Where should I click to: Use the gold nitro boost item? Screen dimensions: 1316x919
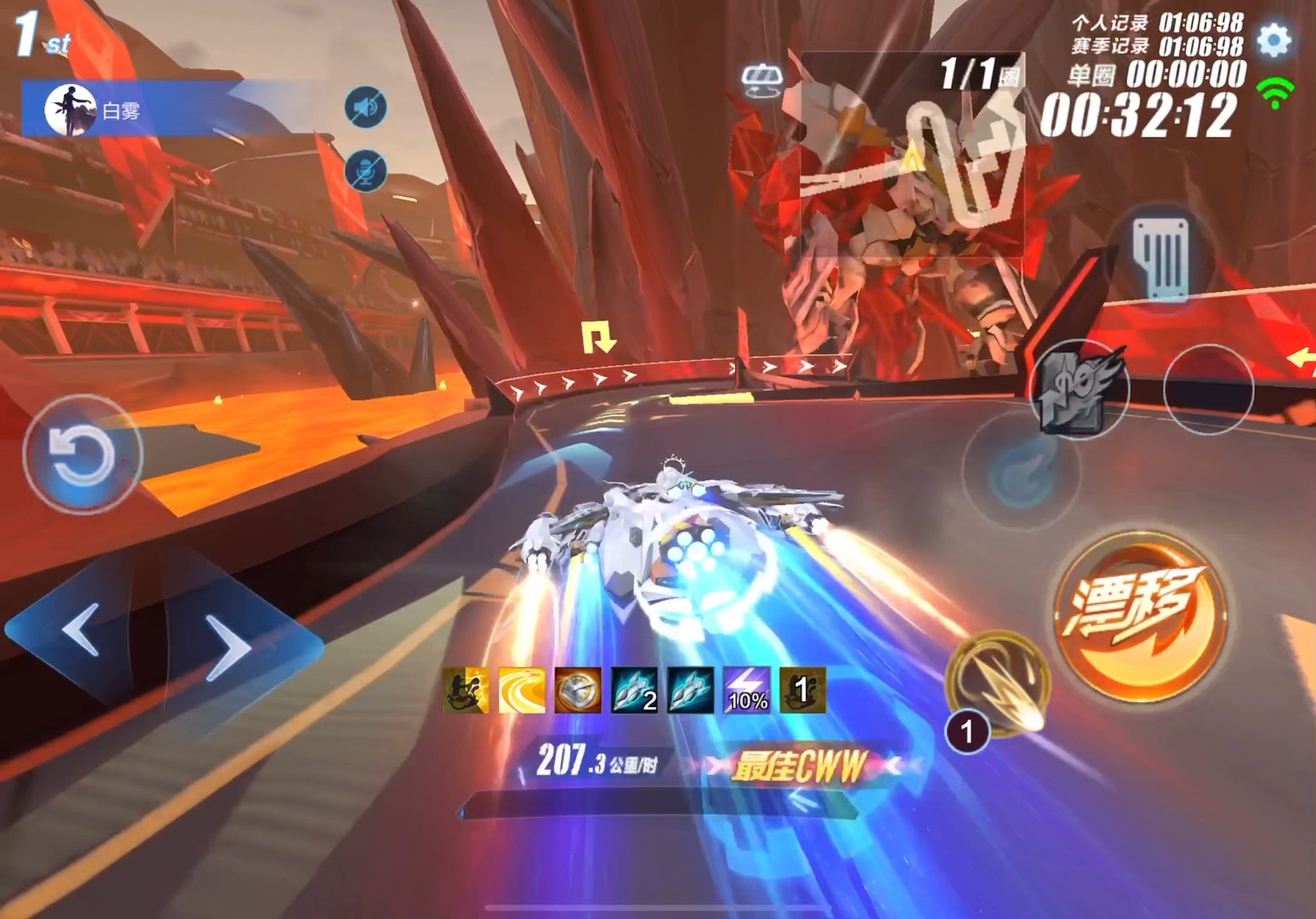point(998,683)
